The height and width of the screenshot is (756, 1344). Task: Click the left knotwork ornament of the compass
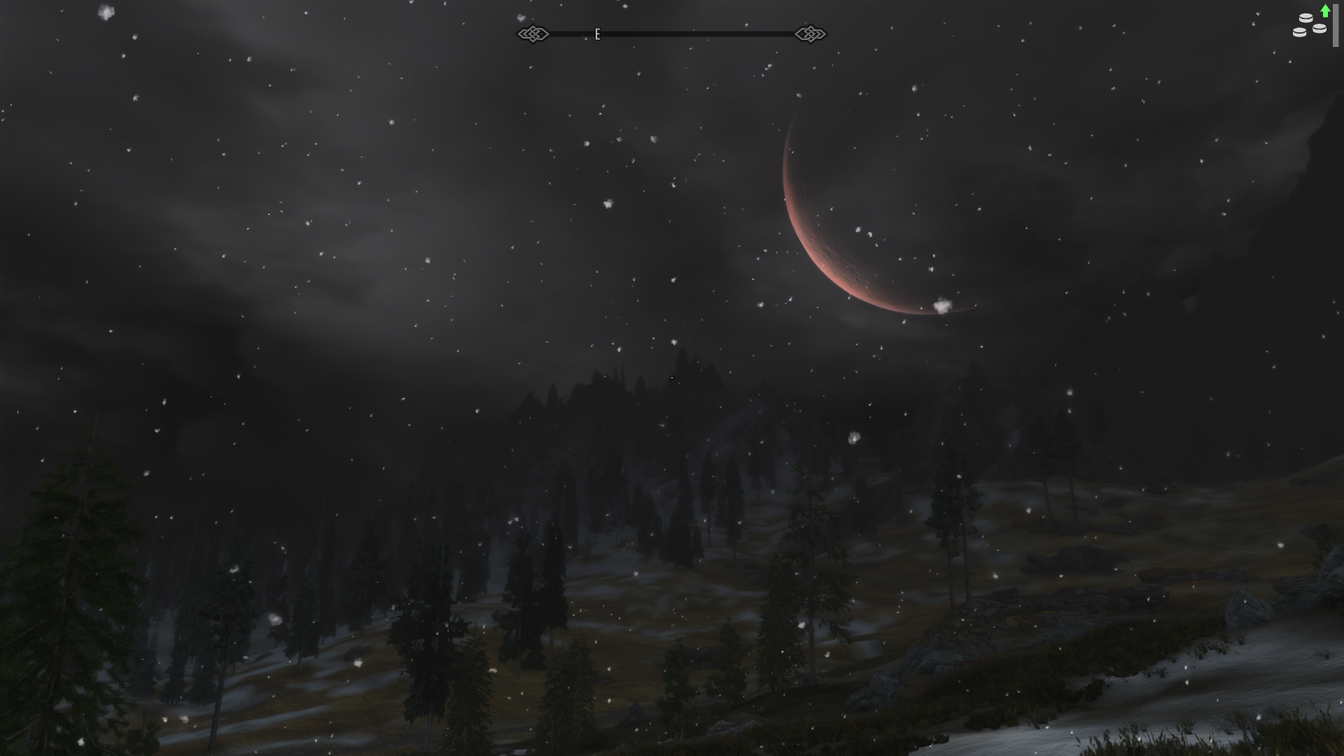click(x=533, y=33)
